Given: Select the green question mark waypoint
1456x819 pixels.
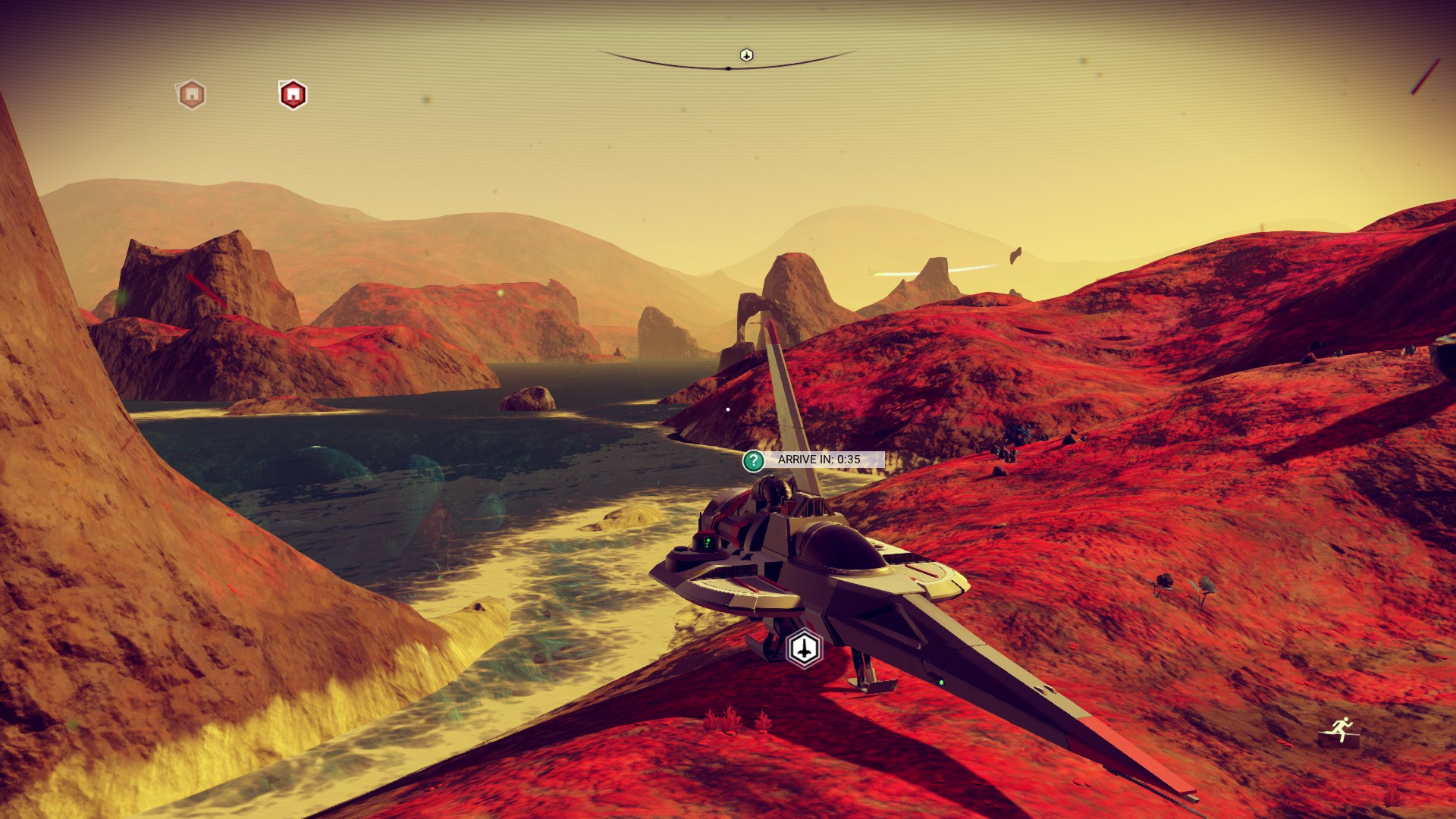Looking at the screenshot, I should coord(753,460).
